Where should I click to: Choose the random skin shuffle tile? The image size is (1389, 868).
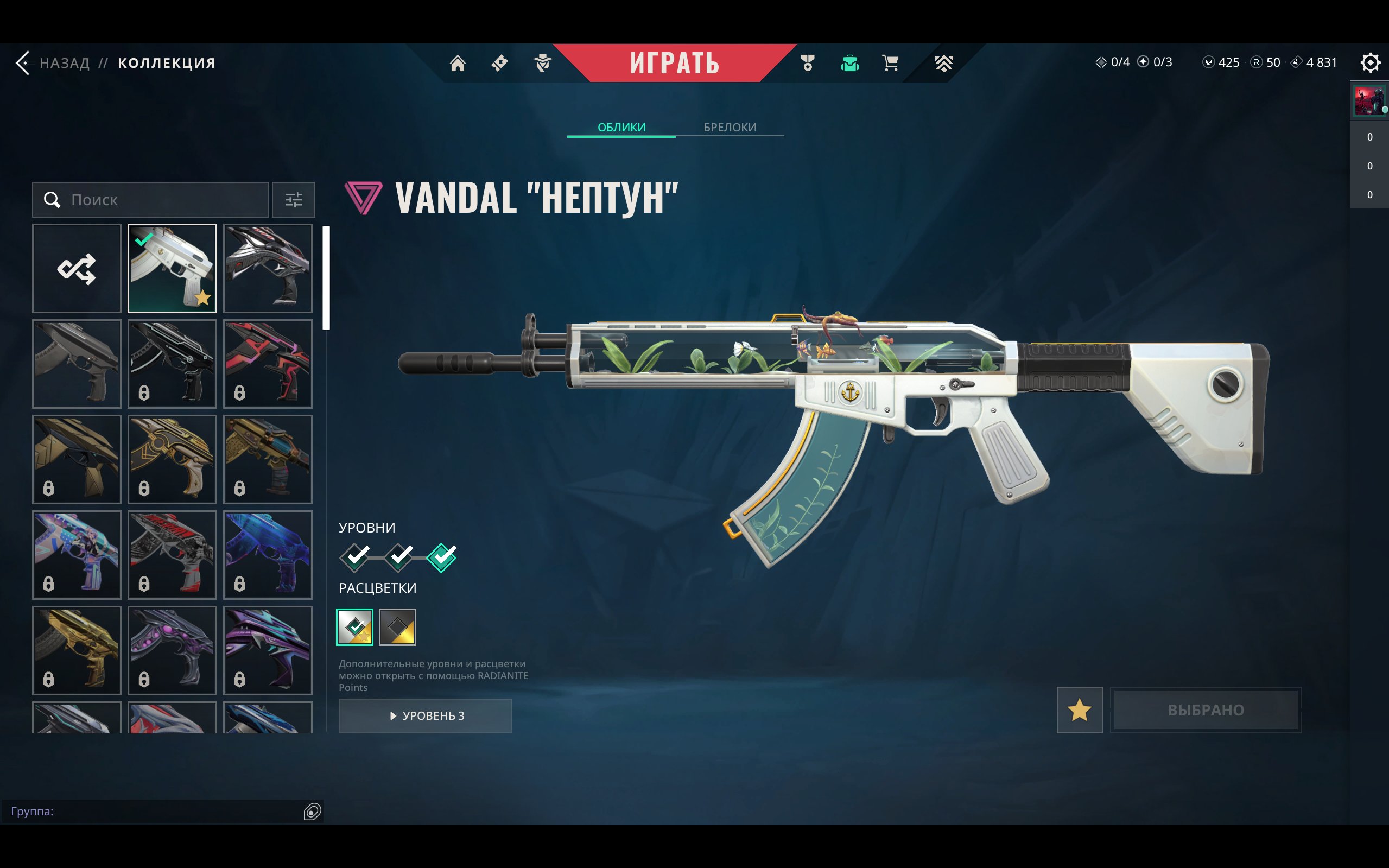[77, 269]
